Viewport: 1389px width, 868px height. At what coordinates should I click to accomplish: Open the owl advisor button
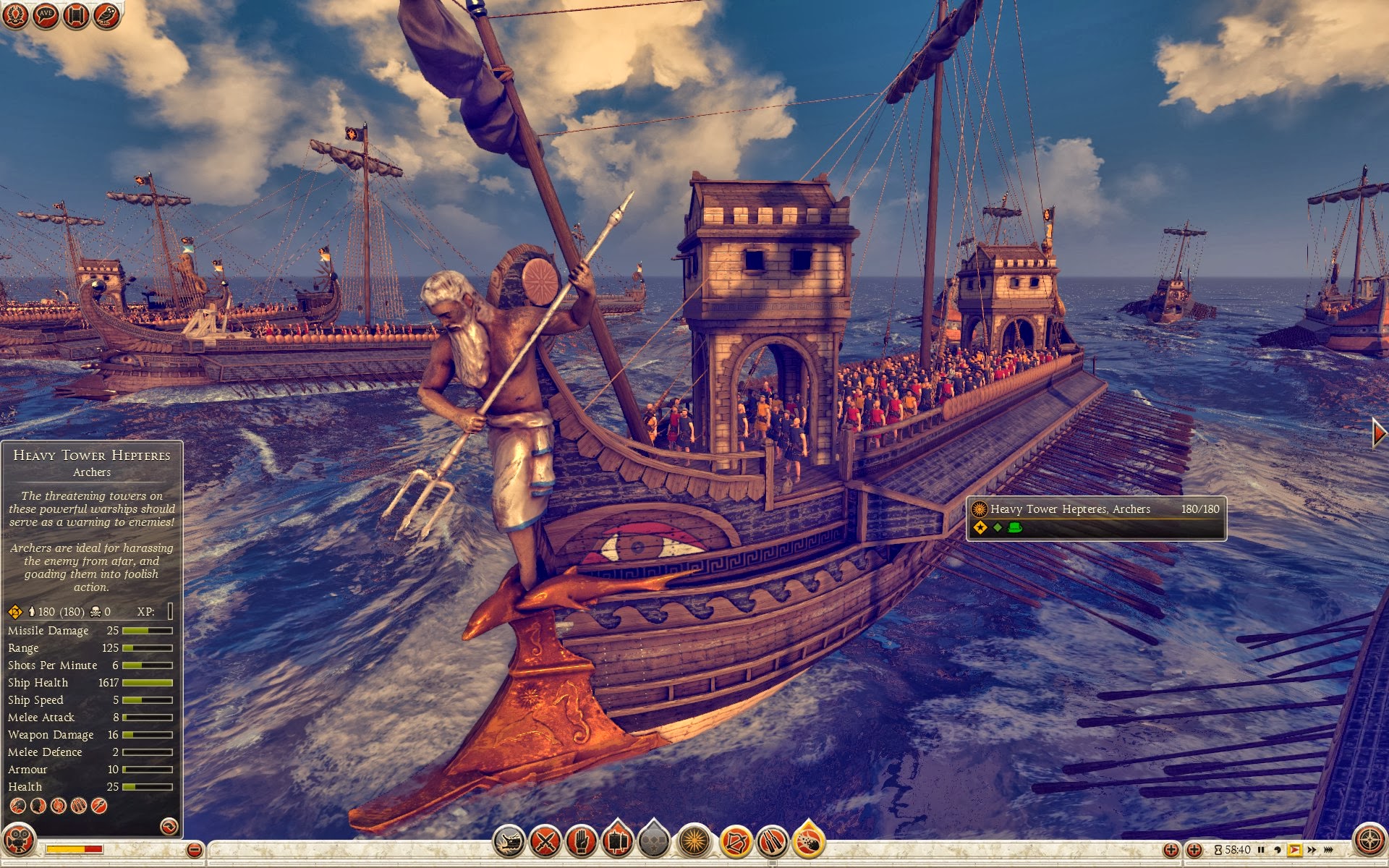(x=107, y=14)
